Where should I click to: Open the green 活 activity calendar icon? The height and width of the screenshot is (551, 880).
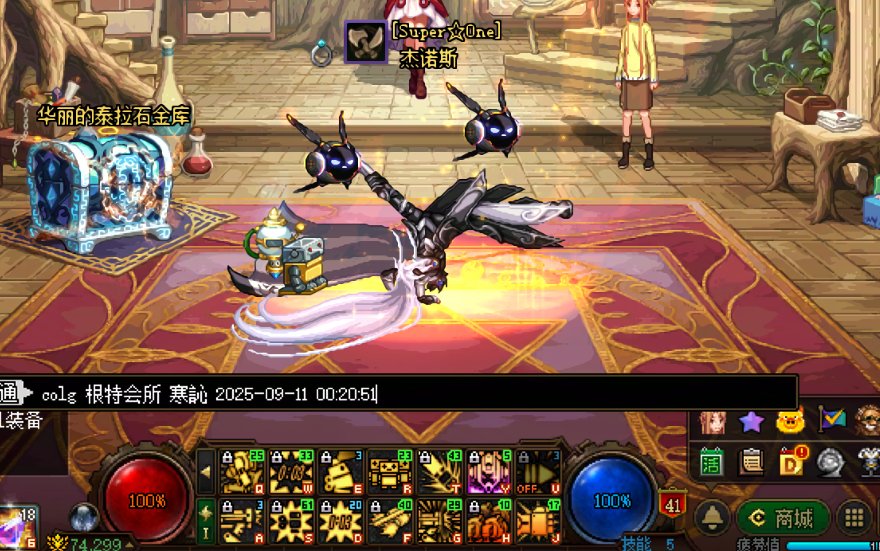coord(711,462)
